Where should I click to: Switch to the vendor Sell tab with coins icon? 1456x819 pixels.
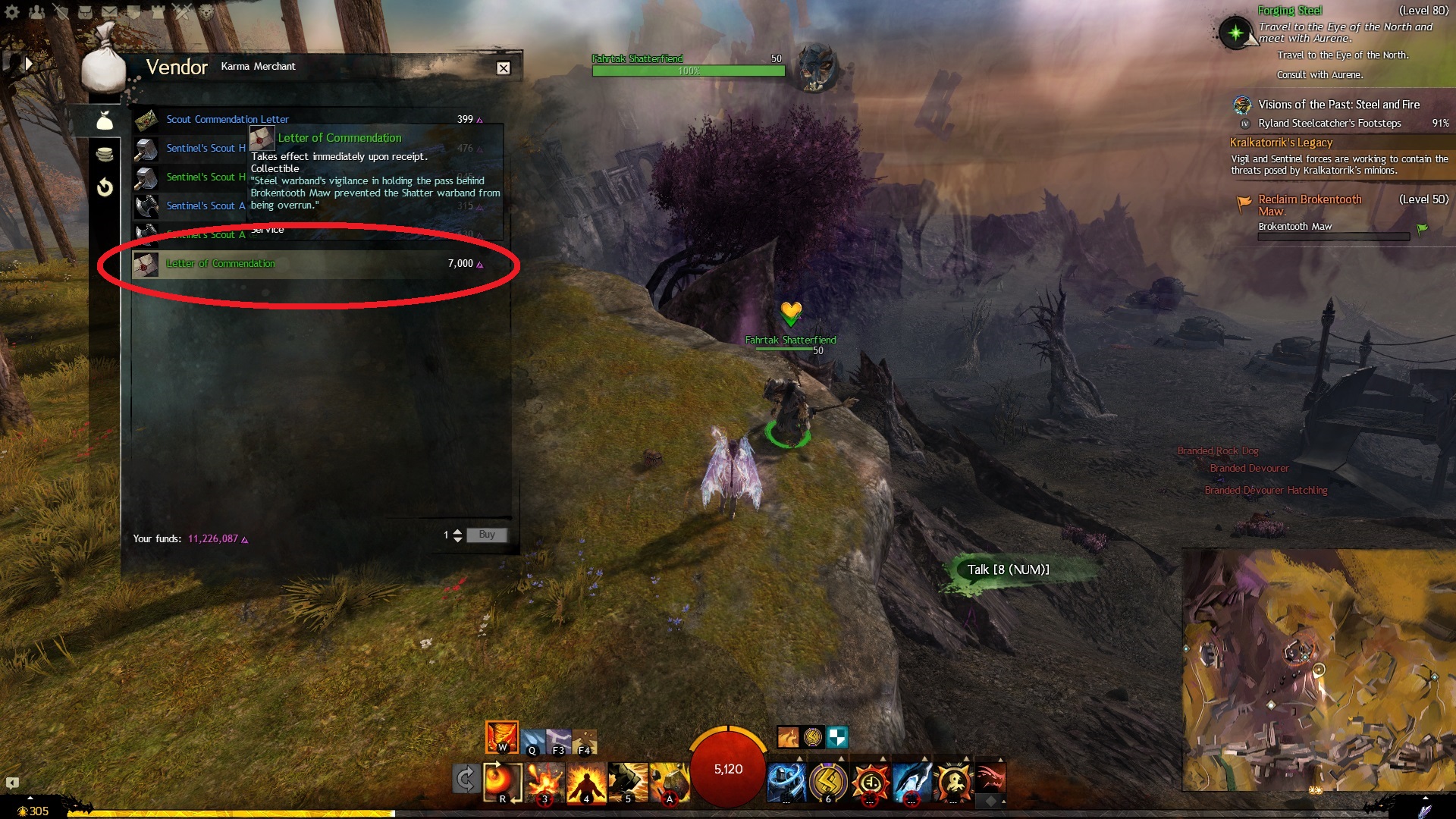tap(105, 154)
